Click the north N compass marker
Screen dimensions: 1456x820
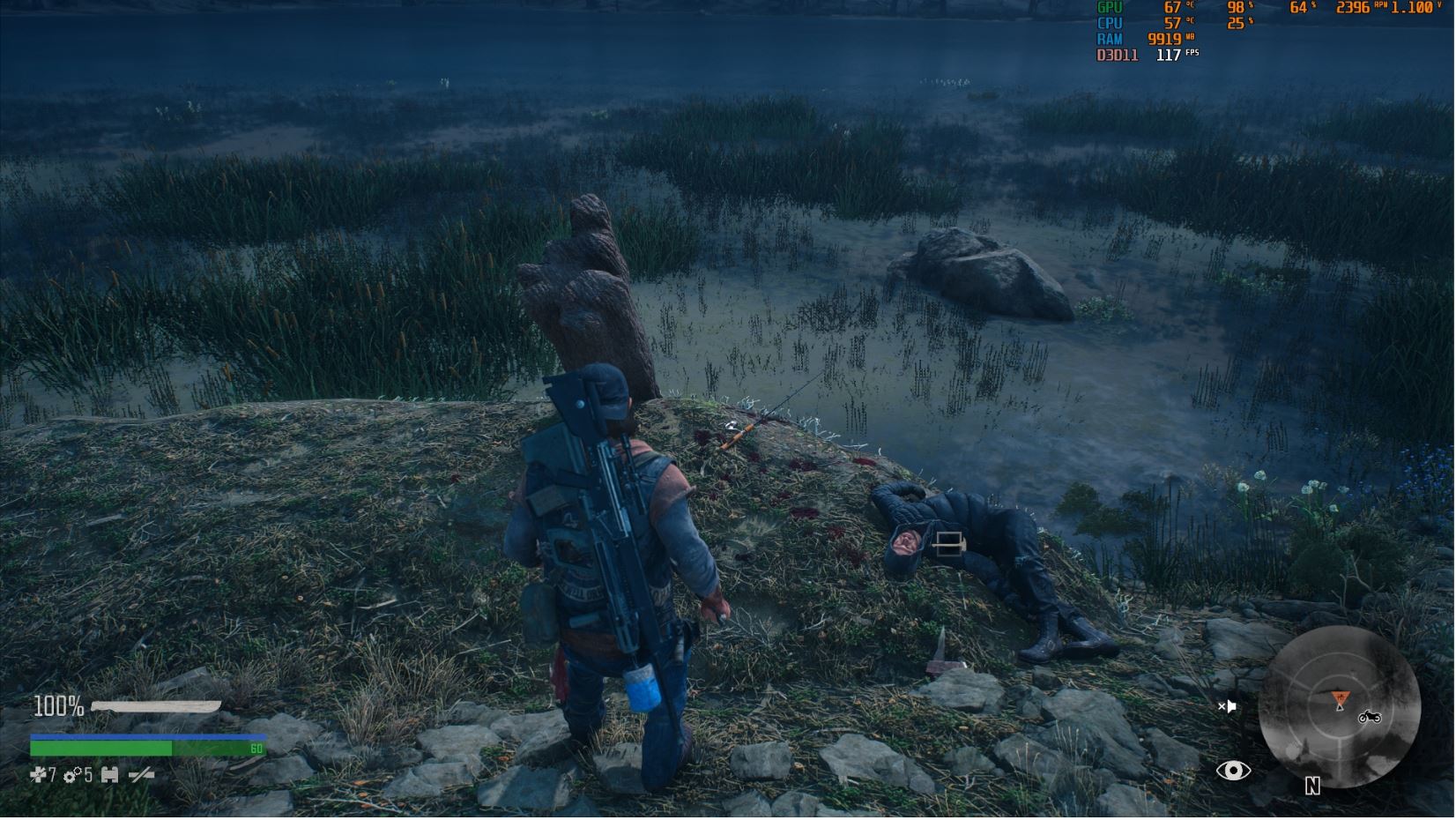coord(1312,786)
